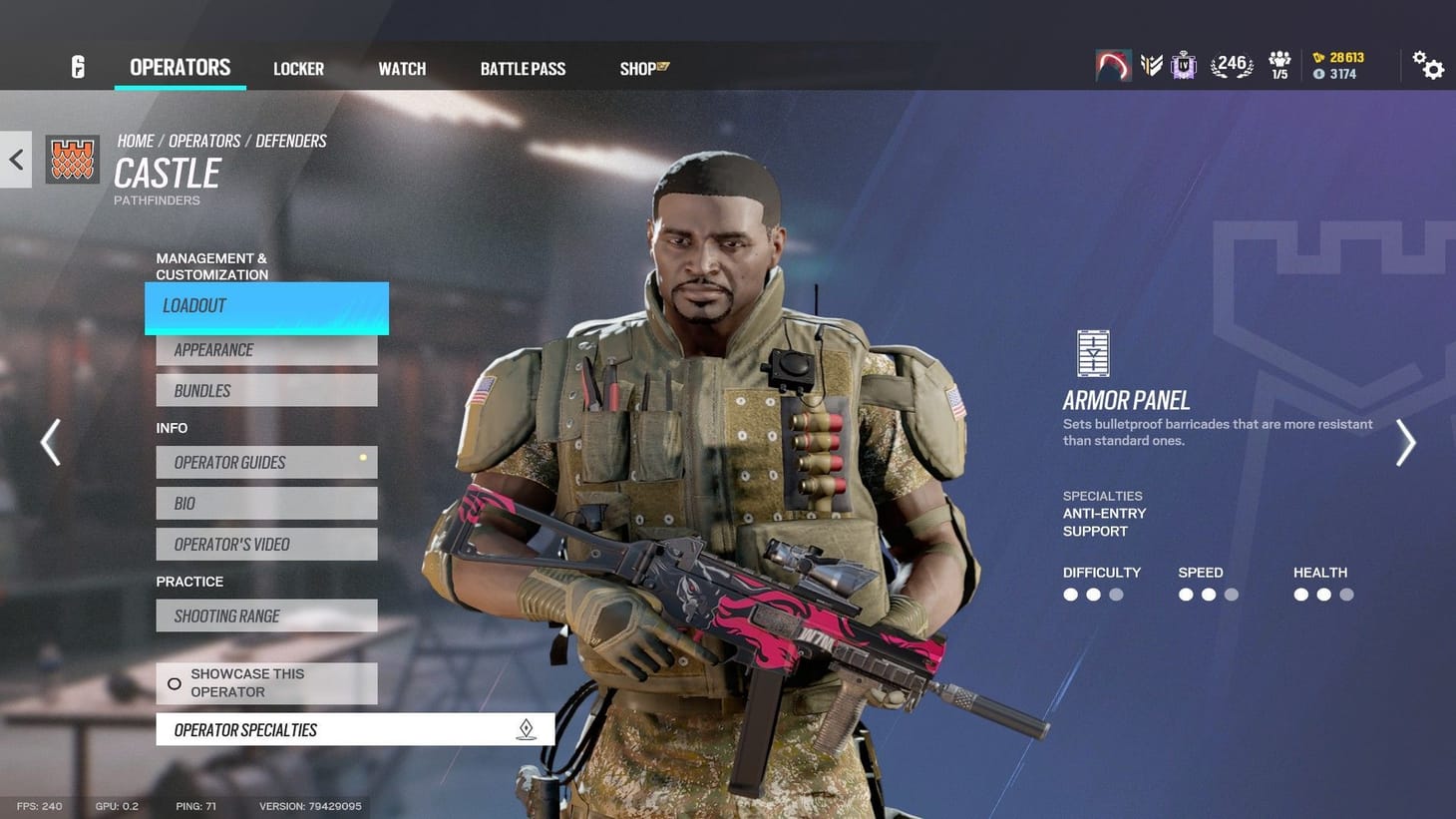Viewport: 1456px width, 819px height.
Task: Switch to the Battle Pass tab
Action: (x=523, y=68)
